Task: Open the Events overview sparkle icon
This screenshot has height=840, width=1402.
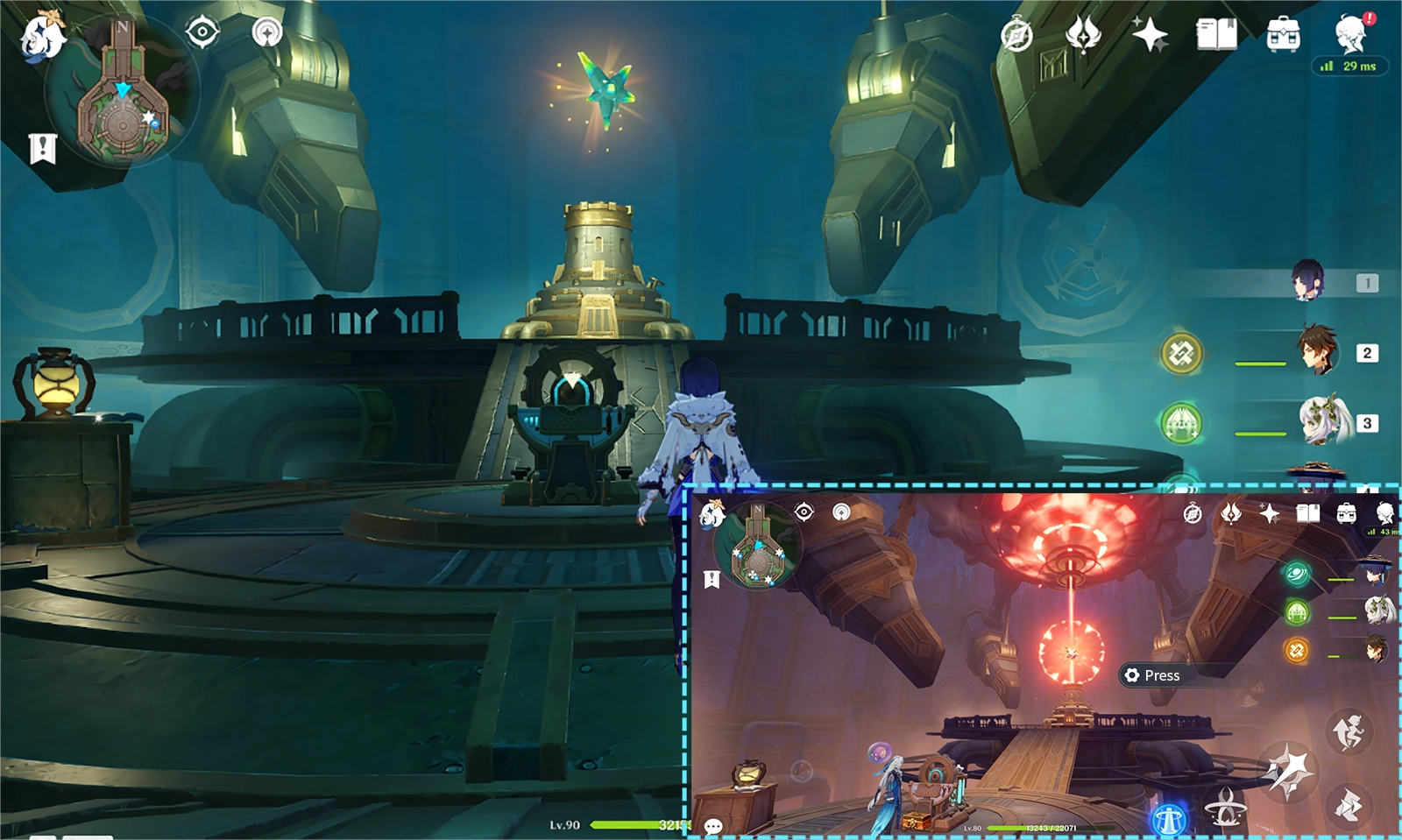Action: (1152, 35)
